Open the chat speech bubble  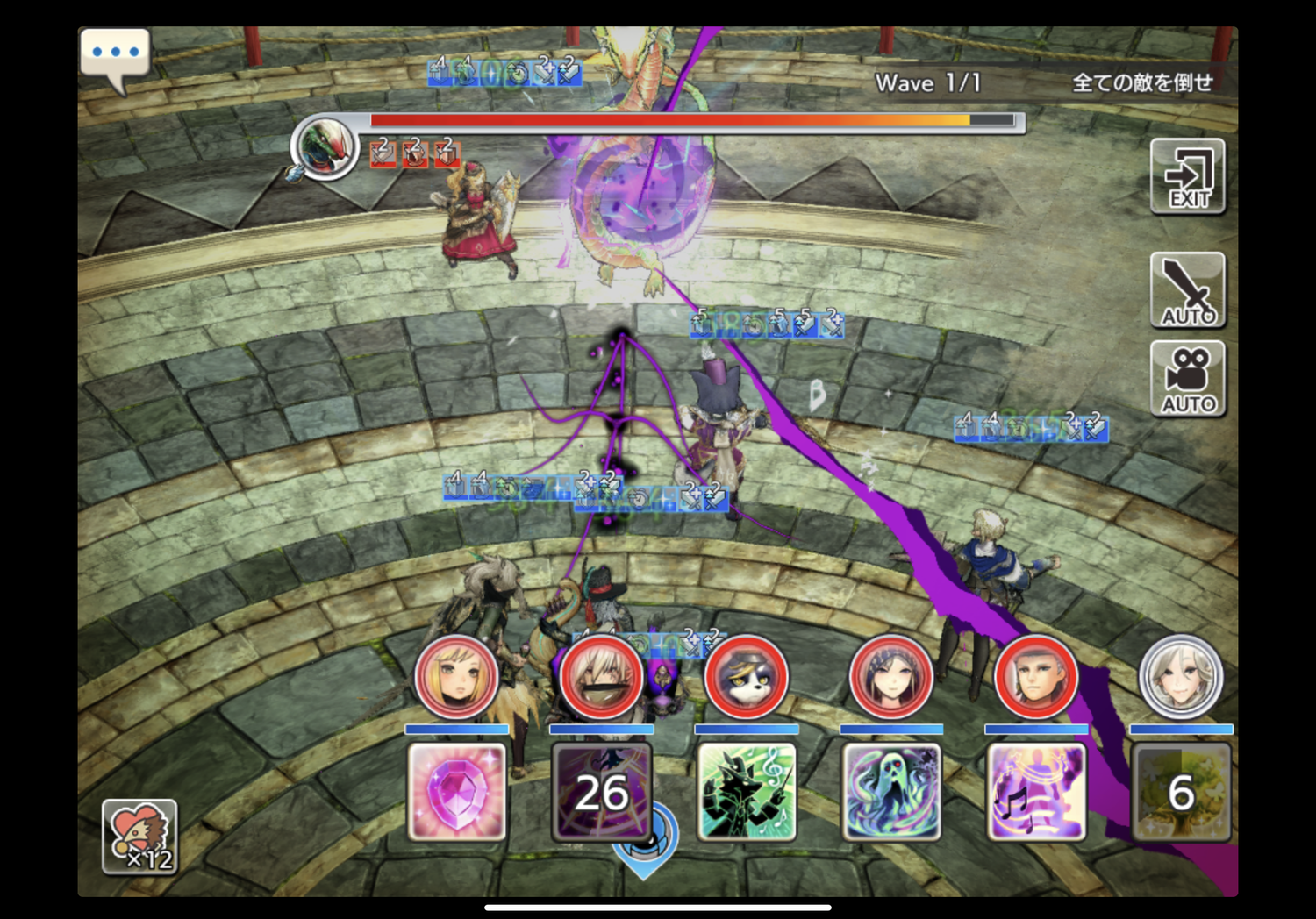click(x=115, y=56)
